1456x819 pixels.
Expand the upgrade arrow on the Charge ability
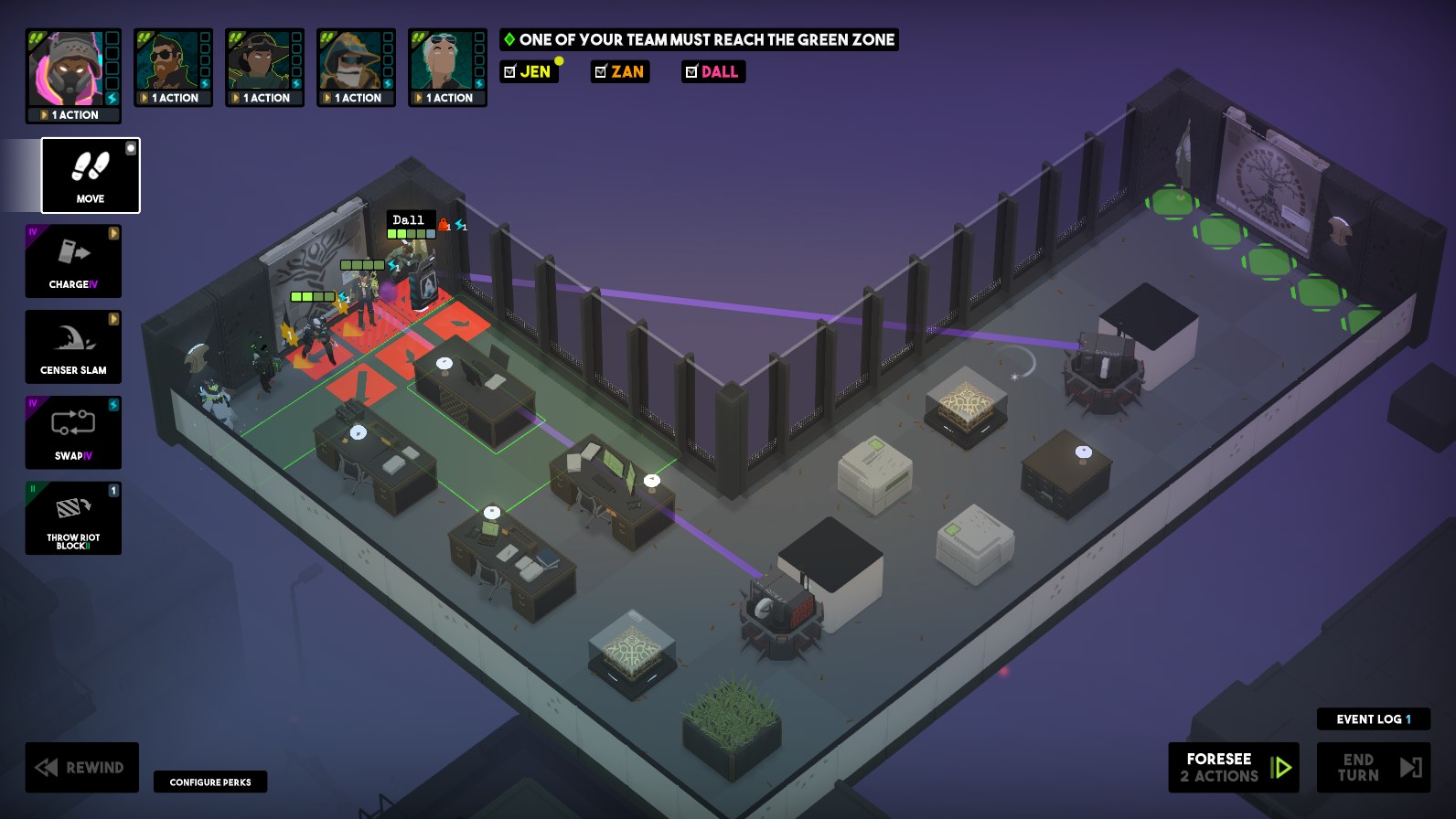[x=113, y=234]
